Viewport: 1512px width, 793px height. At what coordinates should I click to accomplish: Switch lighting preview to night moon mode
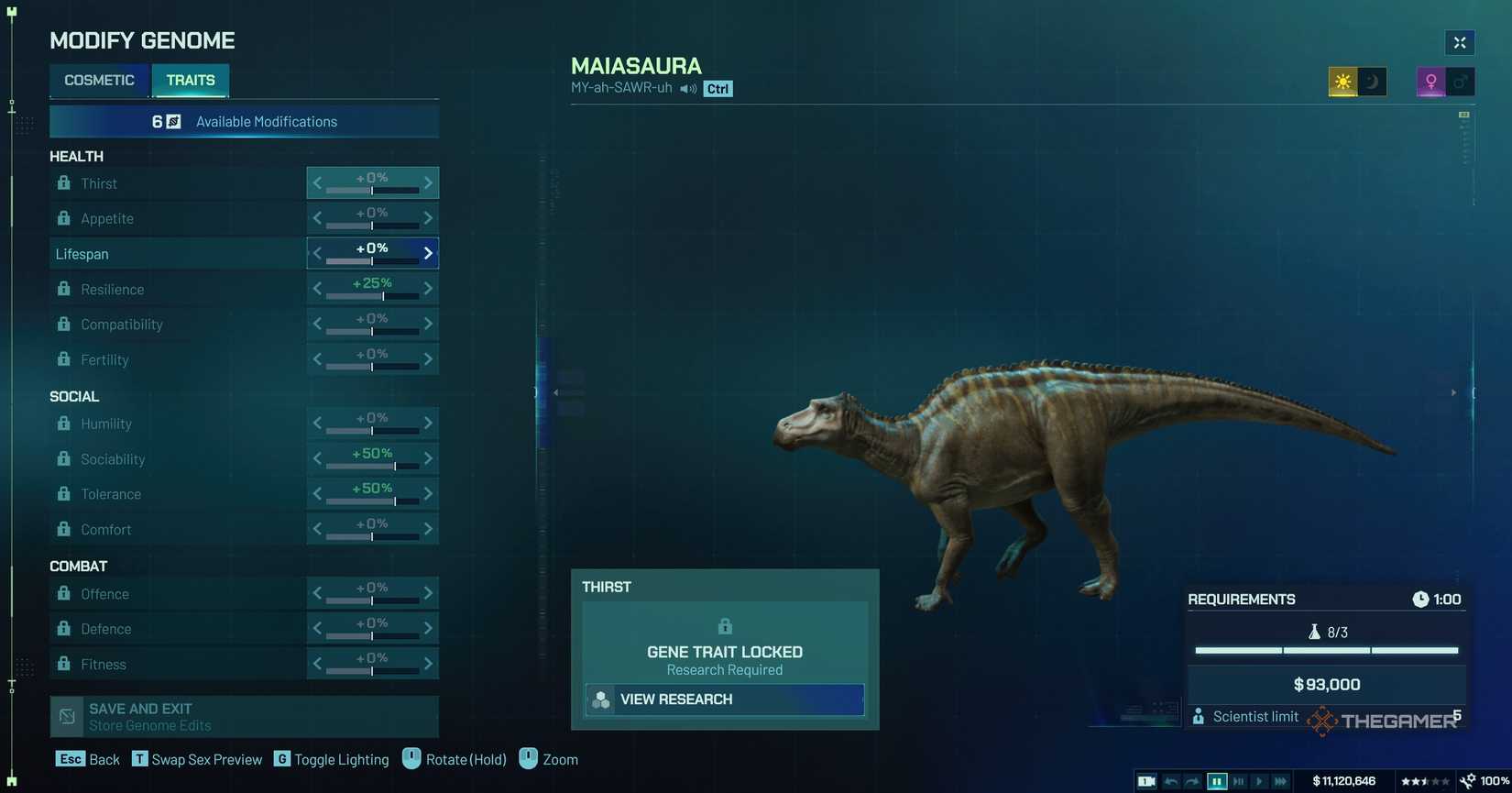(x=1371, y=82)
